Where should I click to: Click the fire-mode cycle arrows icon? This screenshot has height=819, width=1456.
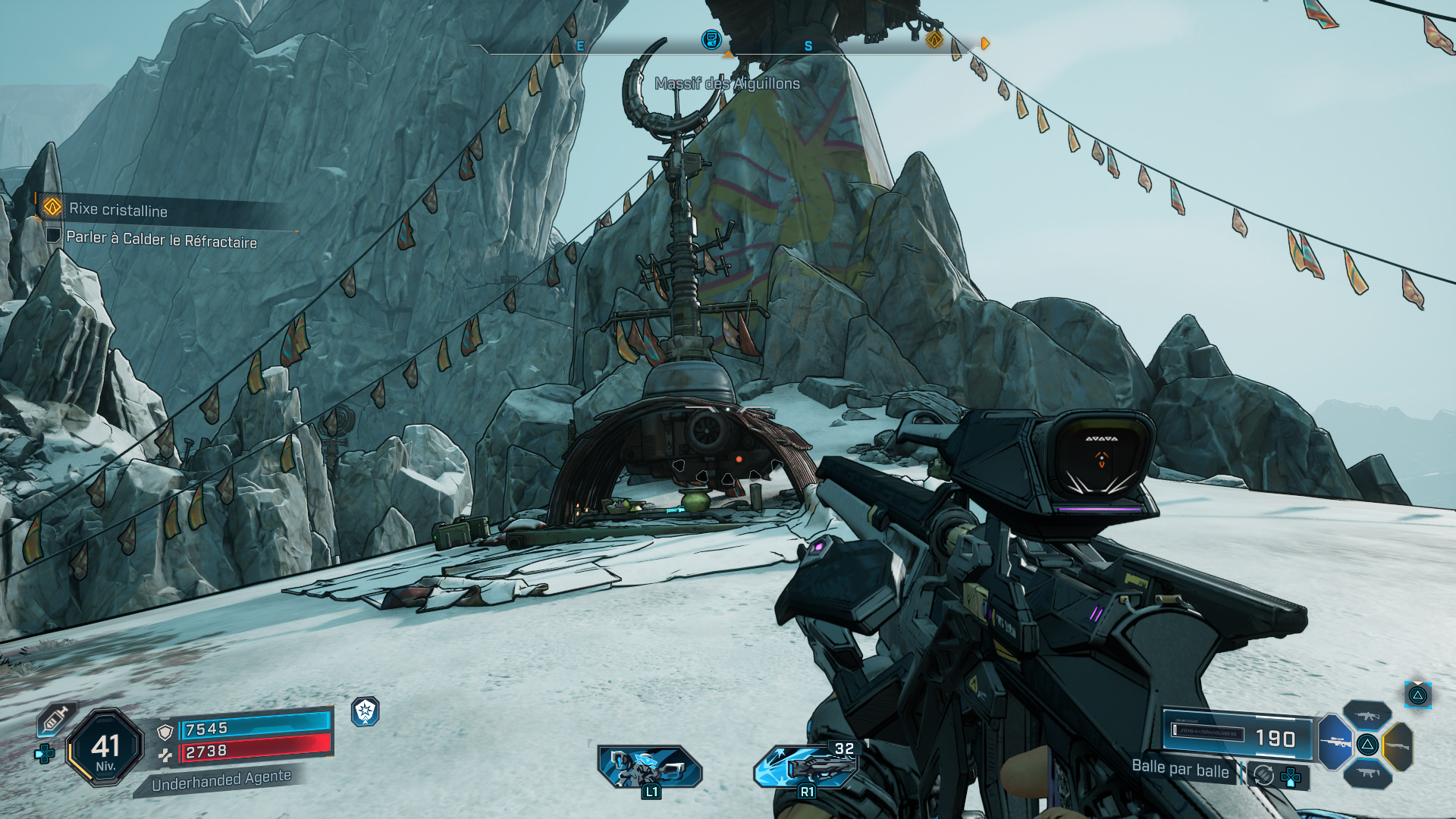[x=1263, y=775]
